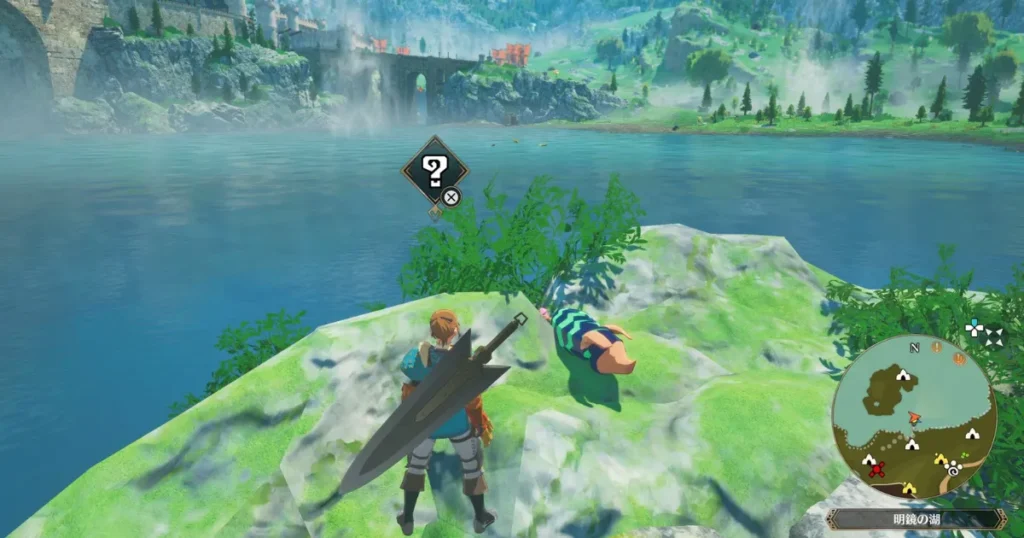This screenshot has height=538, width=1024.
Task: Click the orange player arrow on the minimap
Action: (913, 417)
